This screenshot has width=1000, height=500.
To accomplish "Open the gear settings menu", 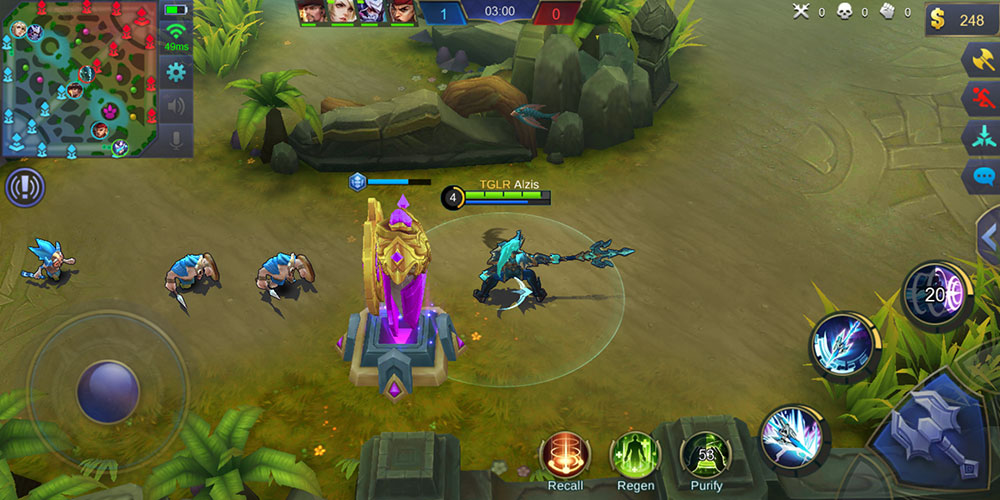I will [176, 71].
